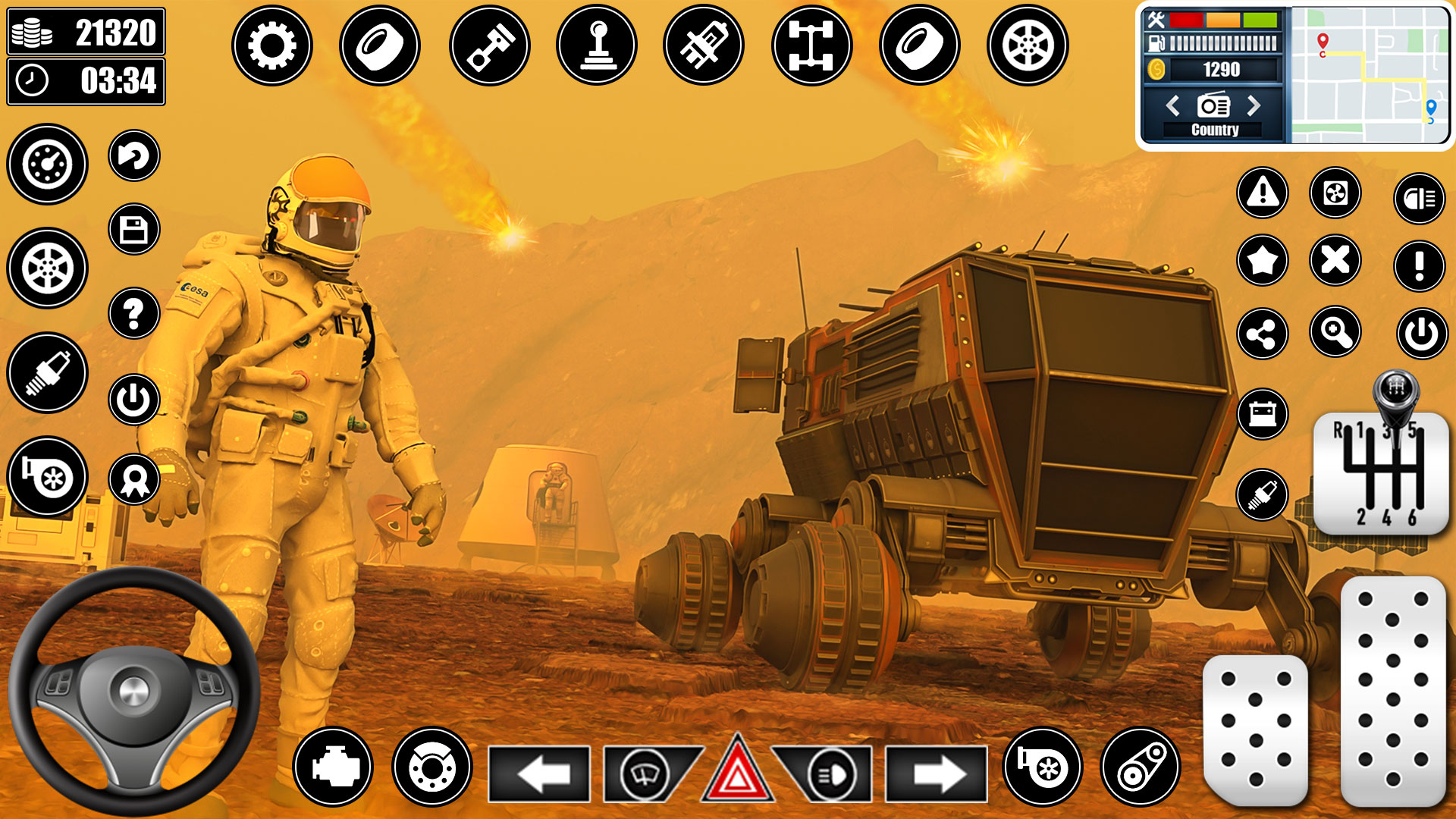Turn on the left turn signal arrow
Viewport: 1456px width, 819px height.
[x=539, y=774]
